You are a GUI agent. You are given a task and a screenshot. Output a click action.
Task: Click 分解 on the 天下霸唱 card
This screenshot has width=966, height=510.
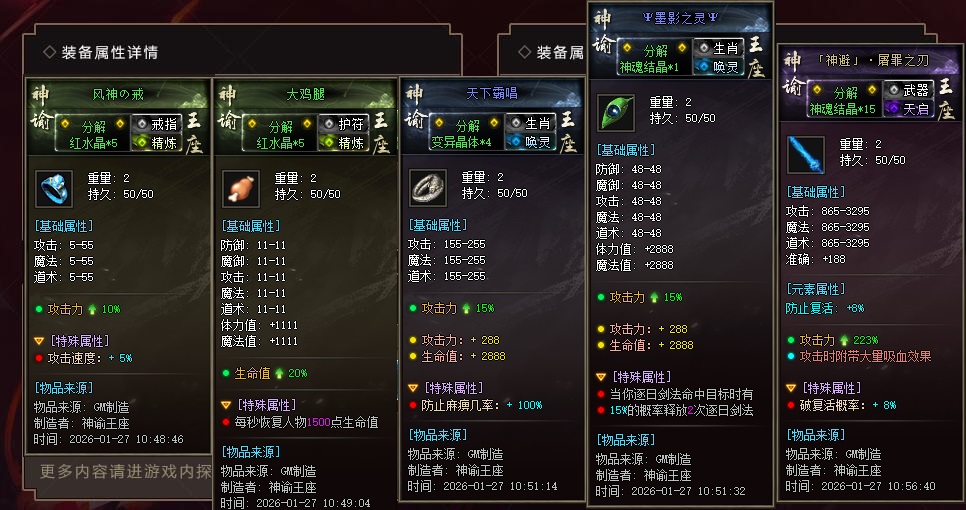tap(467, 125)
